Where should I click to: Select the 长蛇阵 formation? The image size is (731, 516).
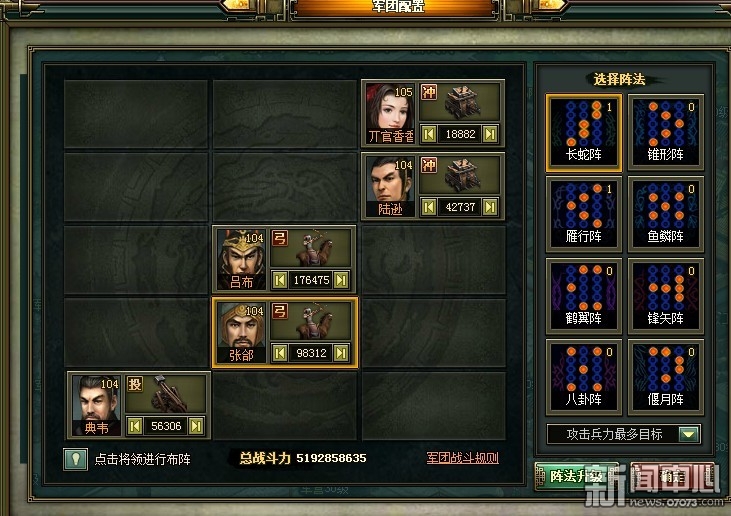(584, 130)
